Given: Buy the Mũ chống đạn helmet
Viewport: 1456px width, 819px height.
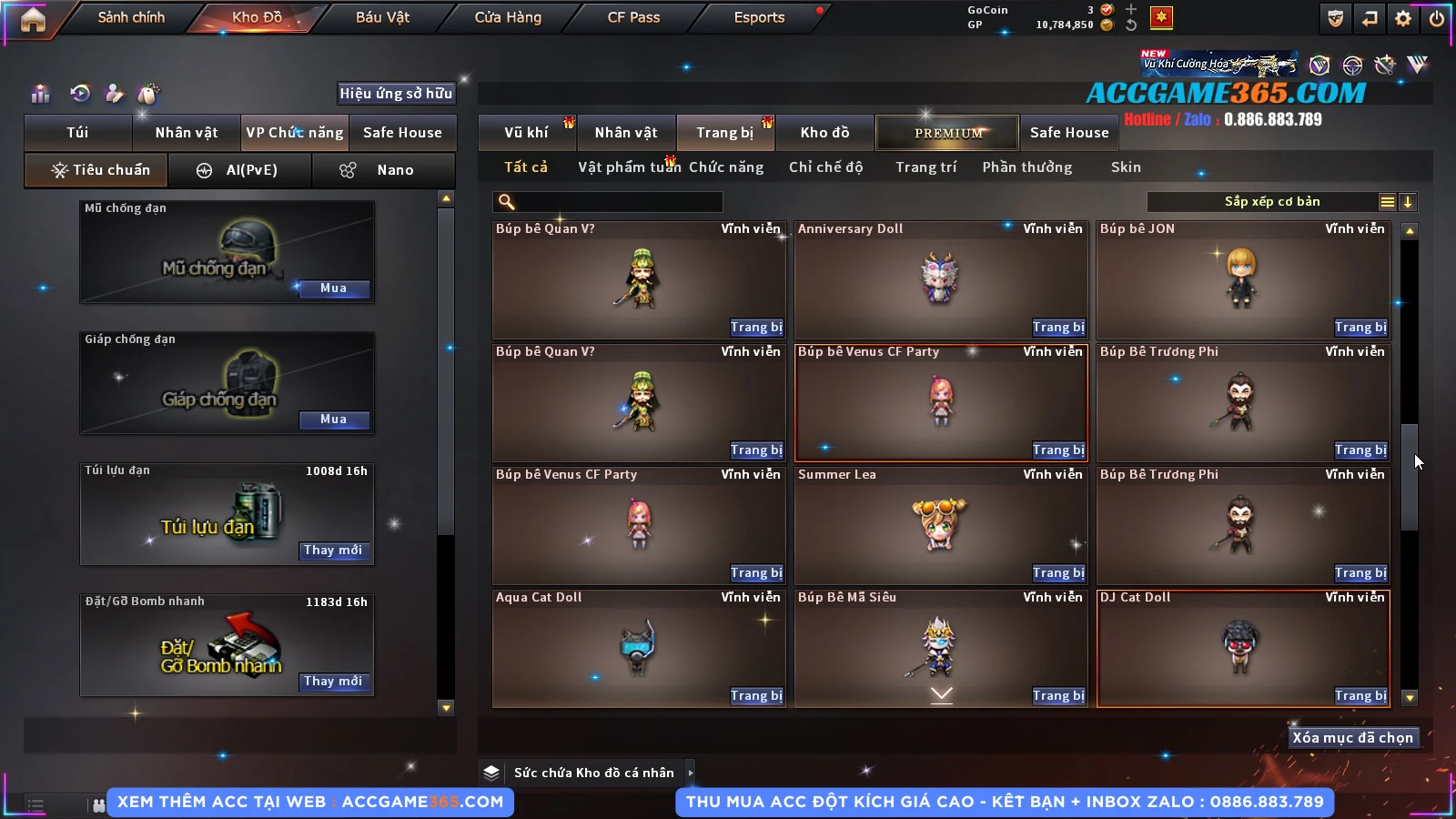Looking at the screenshot, I should coord(333,288).
